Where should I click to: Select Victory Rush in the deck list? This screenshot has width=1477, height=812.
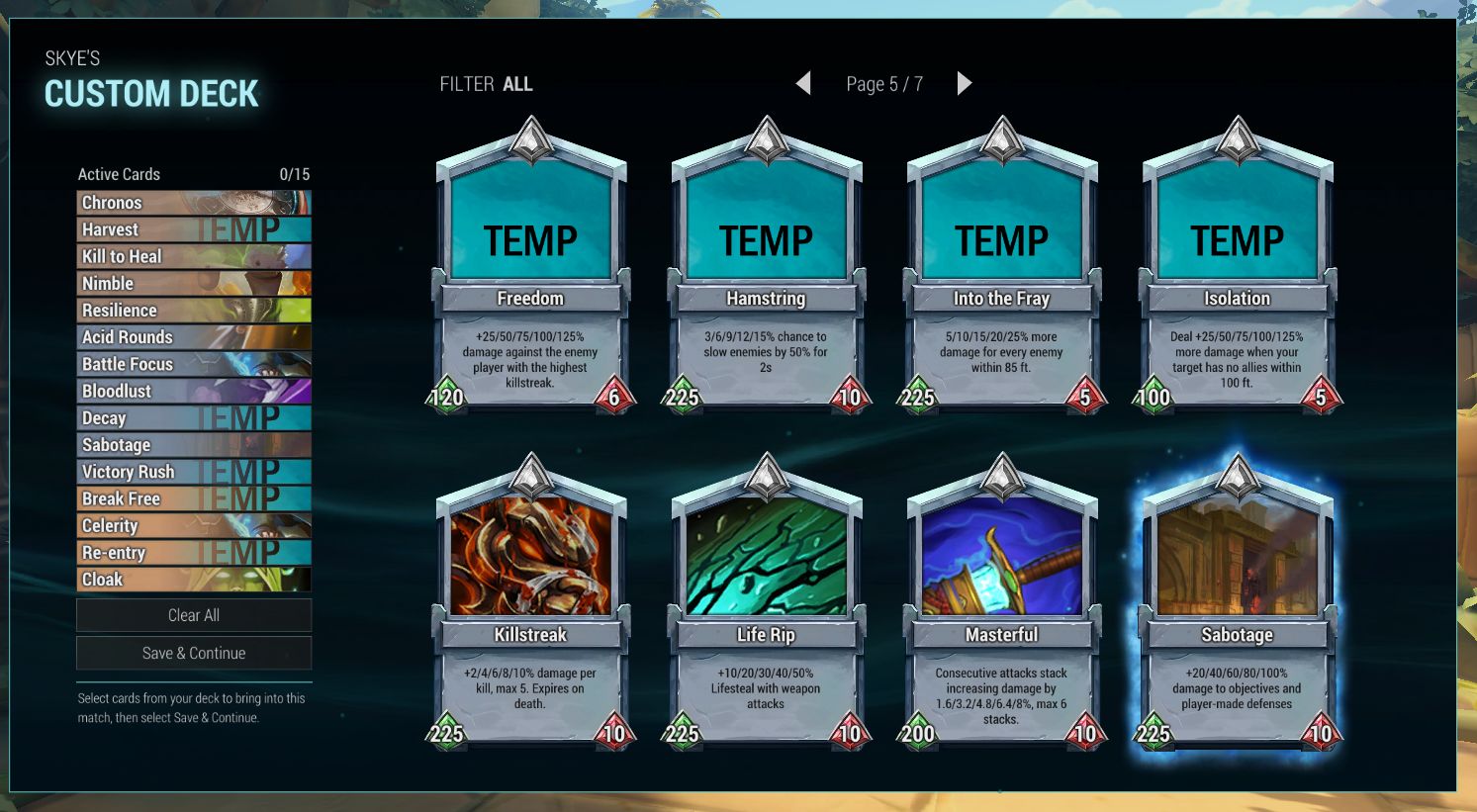194,472
